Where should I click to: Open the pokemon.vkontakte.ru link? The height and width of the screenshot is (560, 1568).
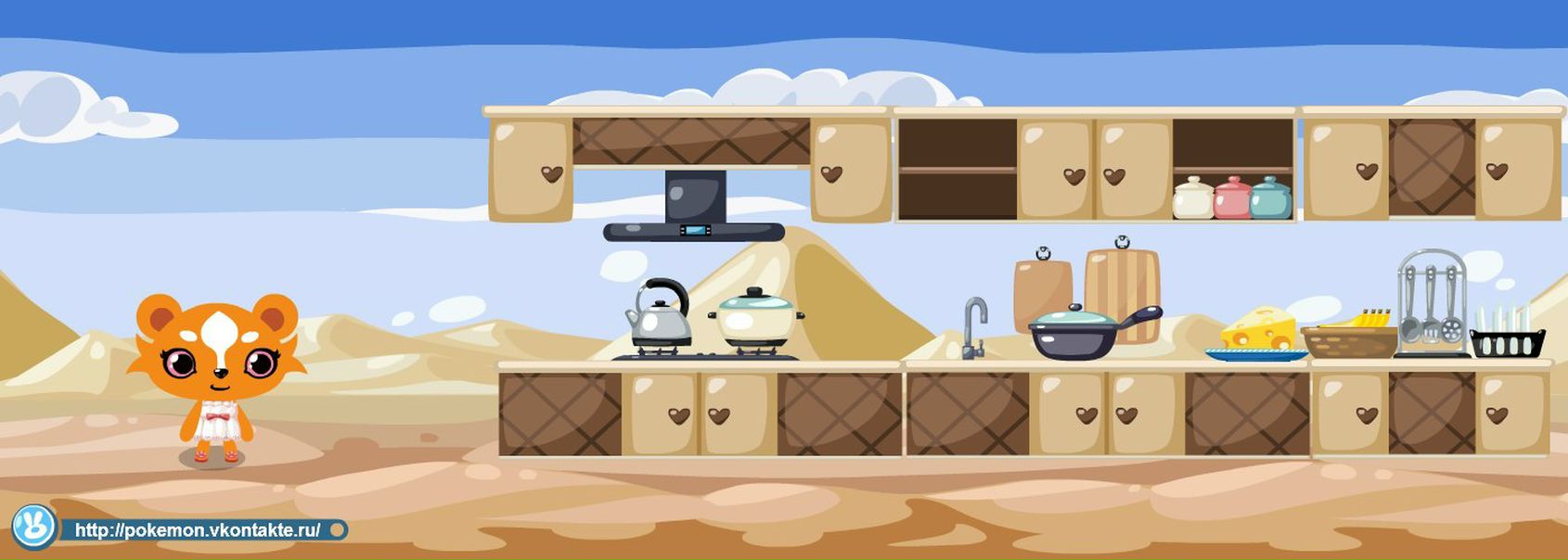pyautogui.click(x=198, y=530)
